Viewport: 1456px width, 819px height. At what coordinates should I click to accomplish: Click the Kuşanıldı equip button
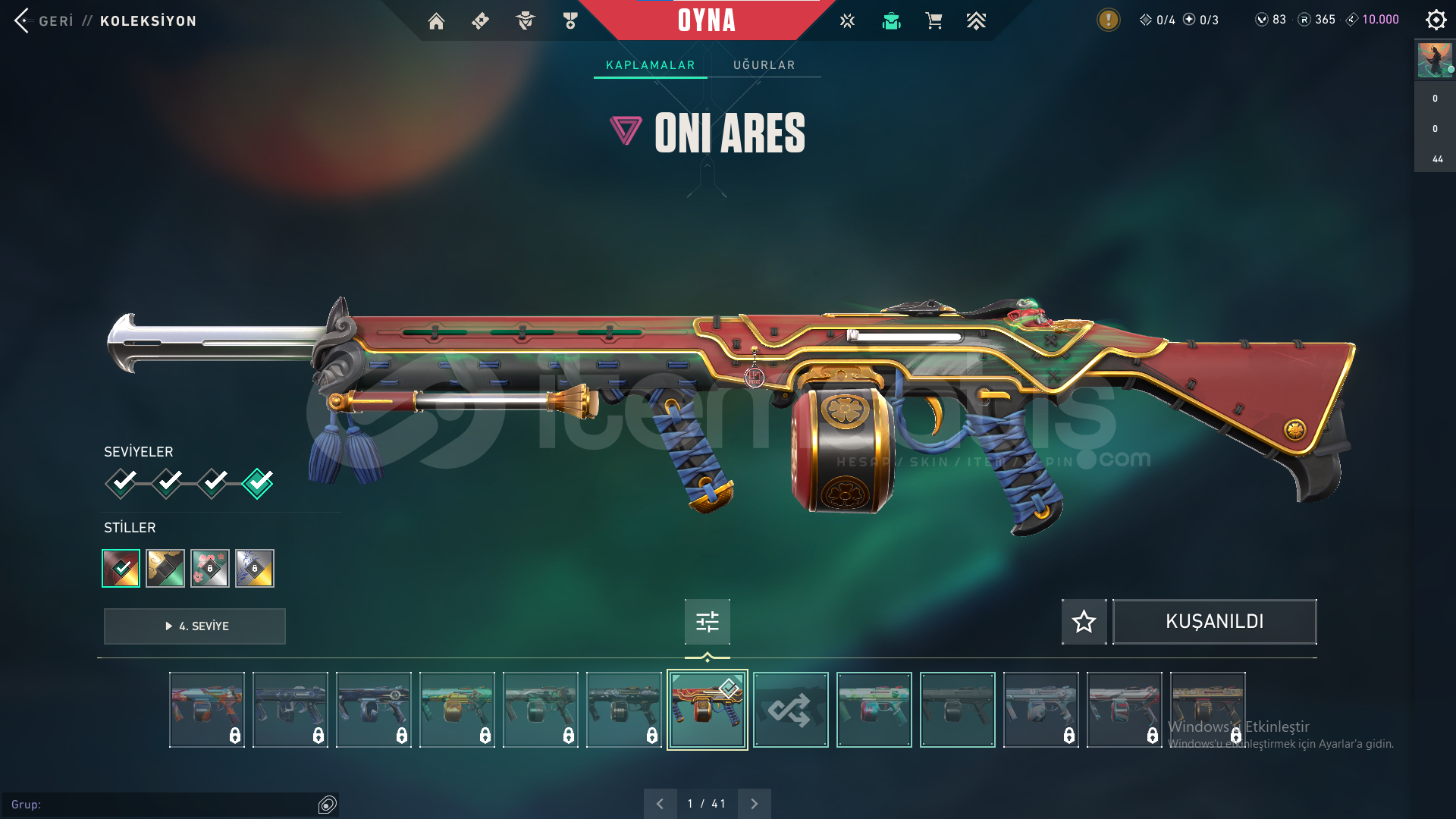(1214, 622)
